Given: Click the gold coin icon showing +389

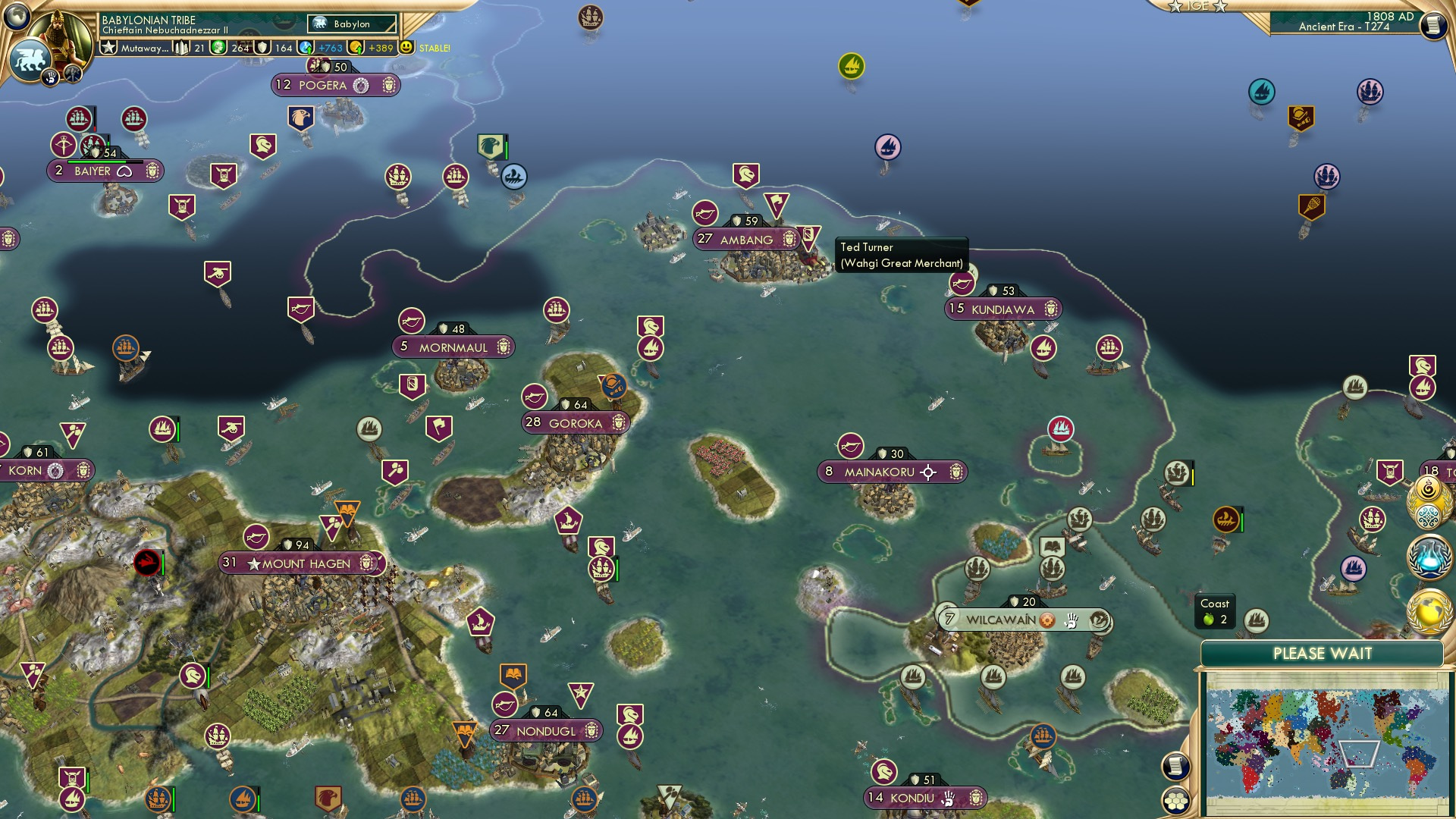Looking at the screenshot, I should point(357,47).
